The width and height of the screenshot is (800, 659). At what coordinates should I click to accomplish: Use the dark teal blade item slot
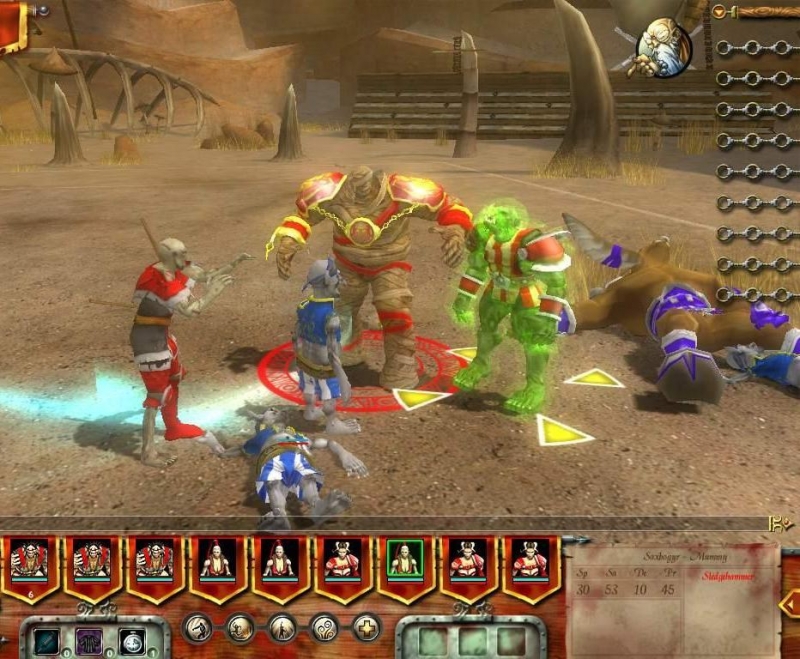coord(47,640)
